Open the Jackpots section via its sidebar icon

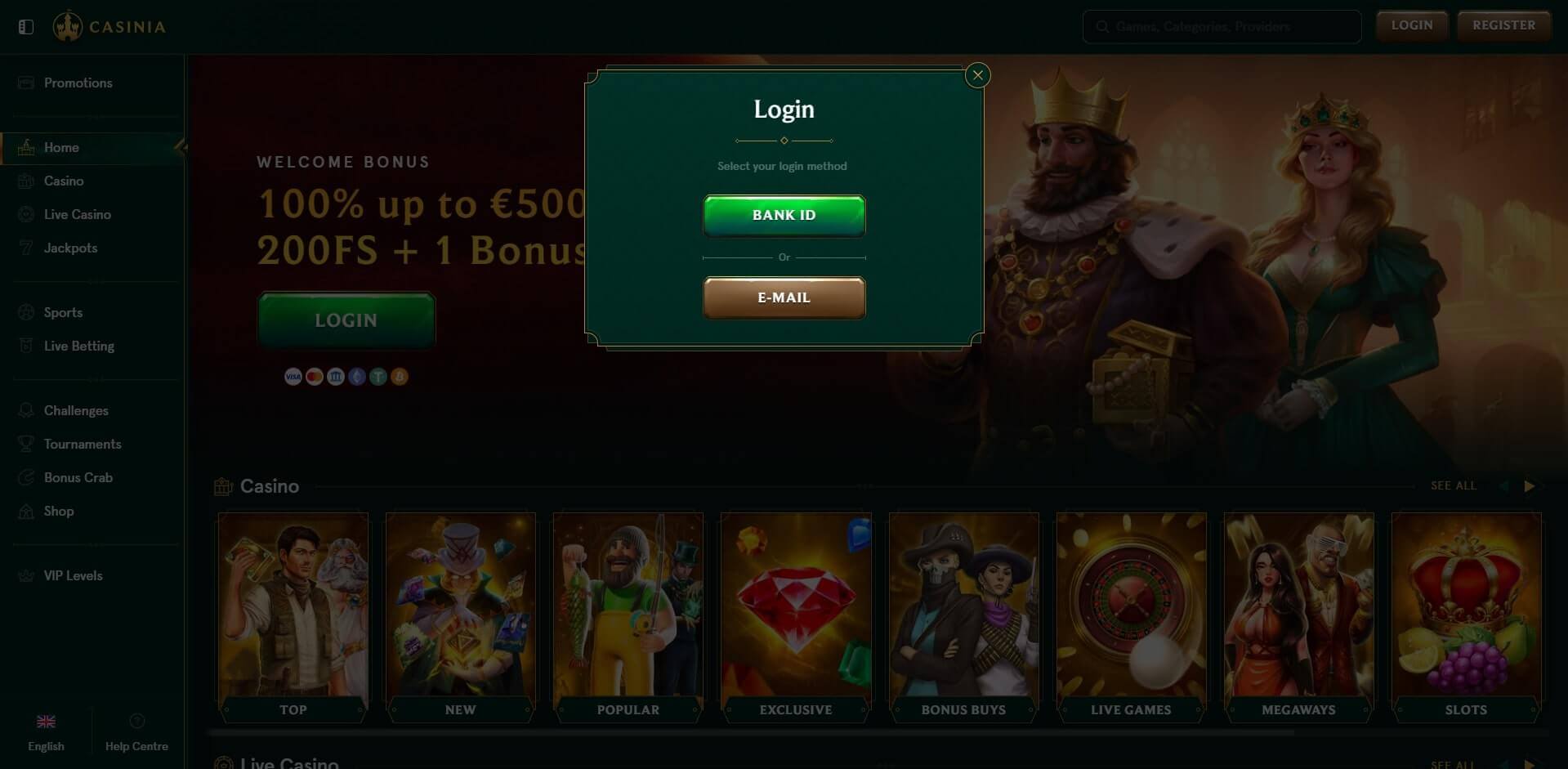pos(25,248)
